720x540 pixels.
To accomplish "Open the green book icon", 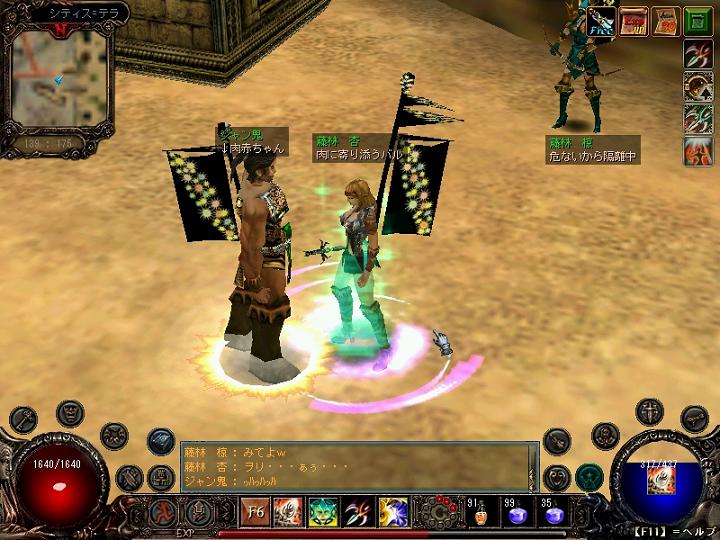I will pos(697,21).
